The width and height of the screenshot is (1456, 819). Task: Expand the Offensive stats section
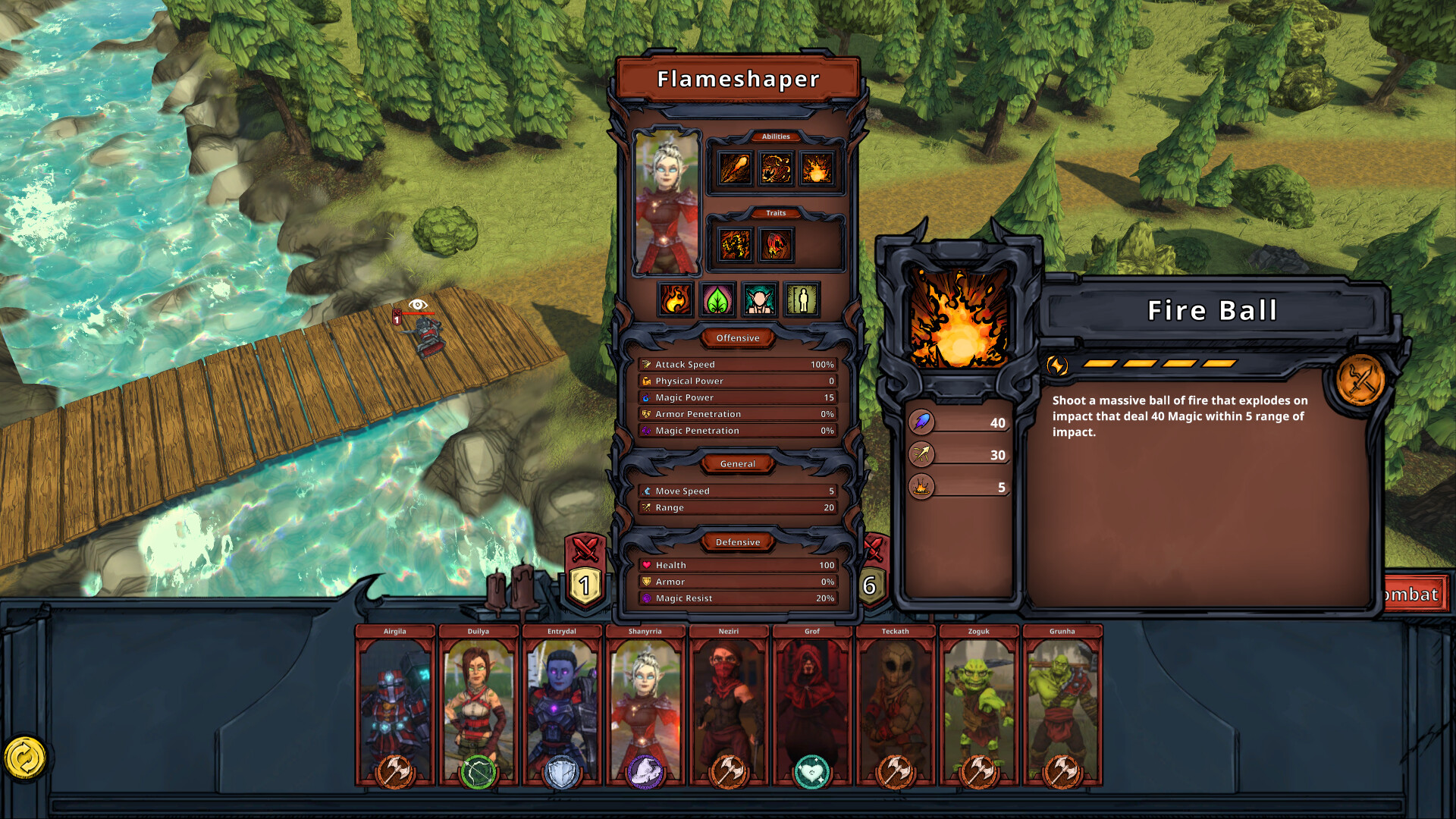click(x=737, y=338)
